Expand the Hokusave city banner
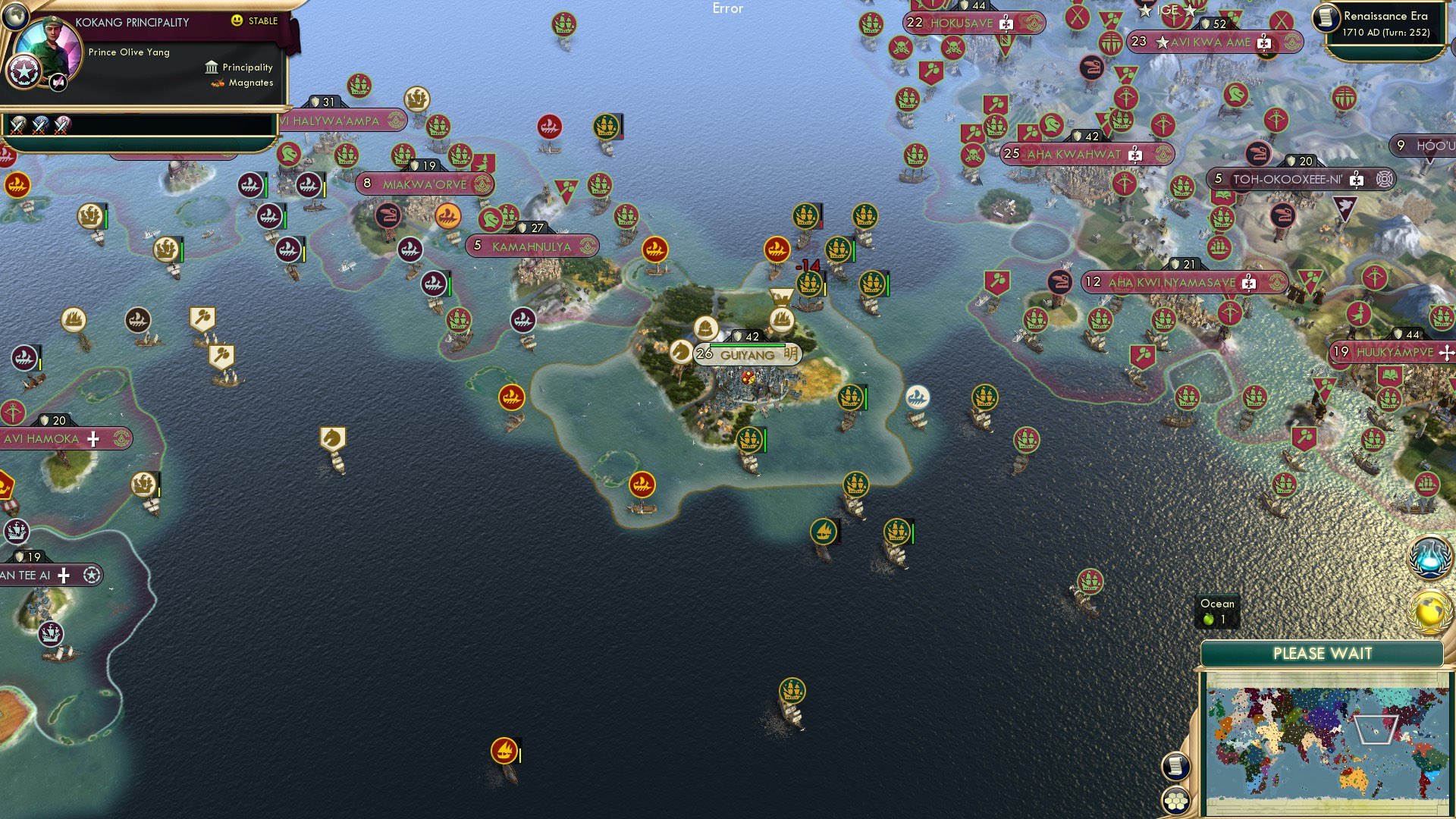This screenshot has height=819, width=1456. click(x=973, y=24)
